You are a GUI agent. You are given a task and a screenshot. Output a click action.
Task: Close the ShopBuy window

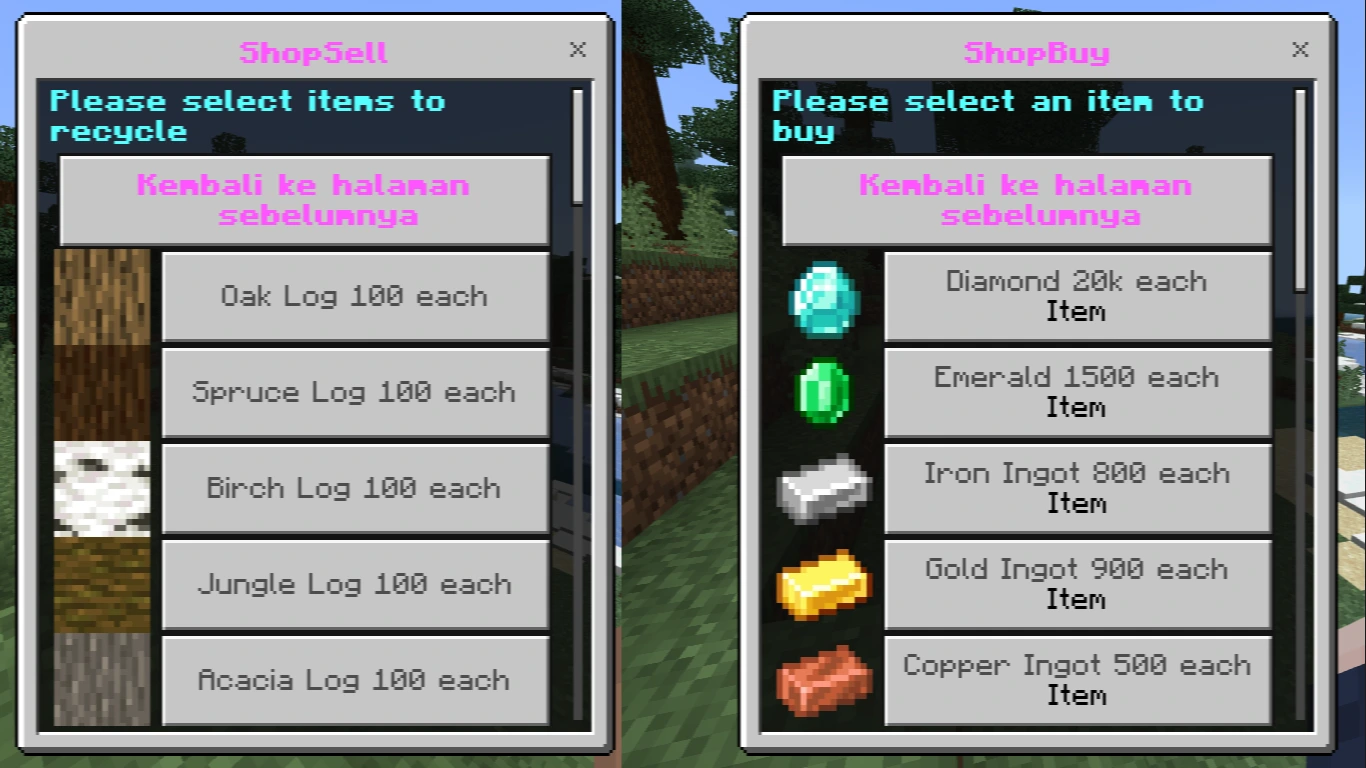pos(1300,50)
